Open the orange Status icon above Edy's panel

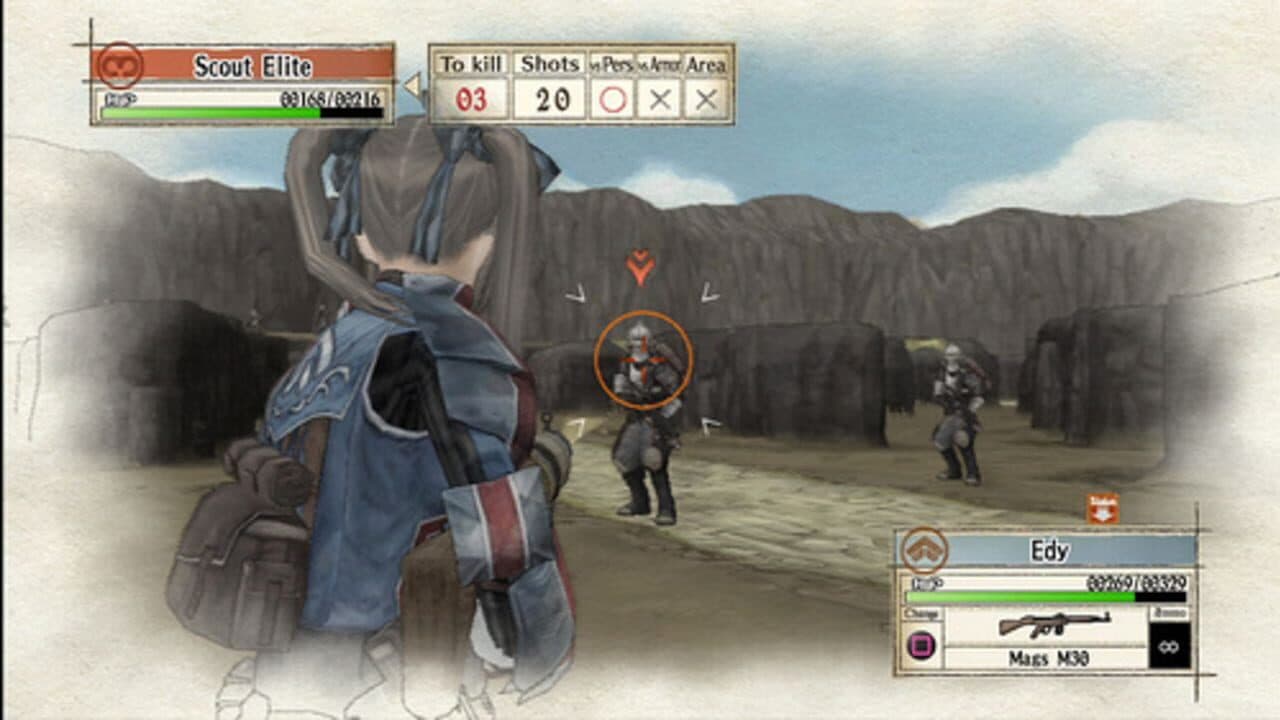coord(1104,508)
